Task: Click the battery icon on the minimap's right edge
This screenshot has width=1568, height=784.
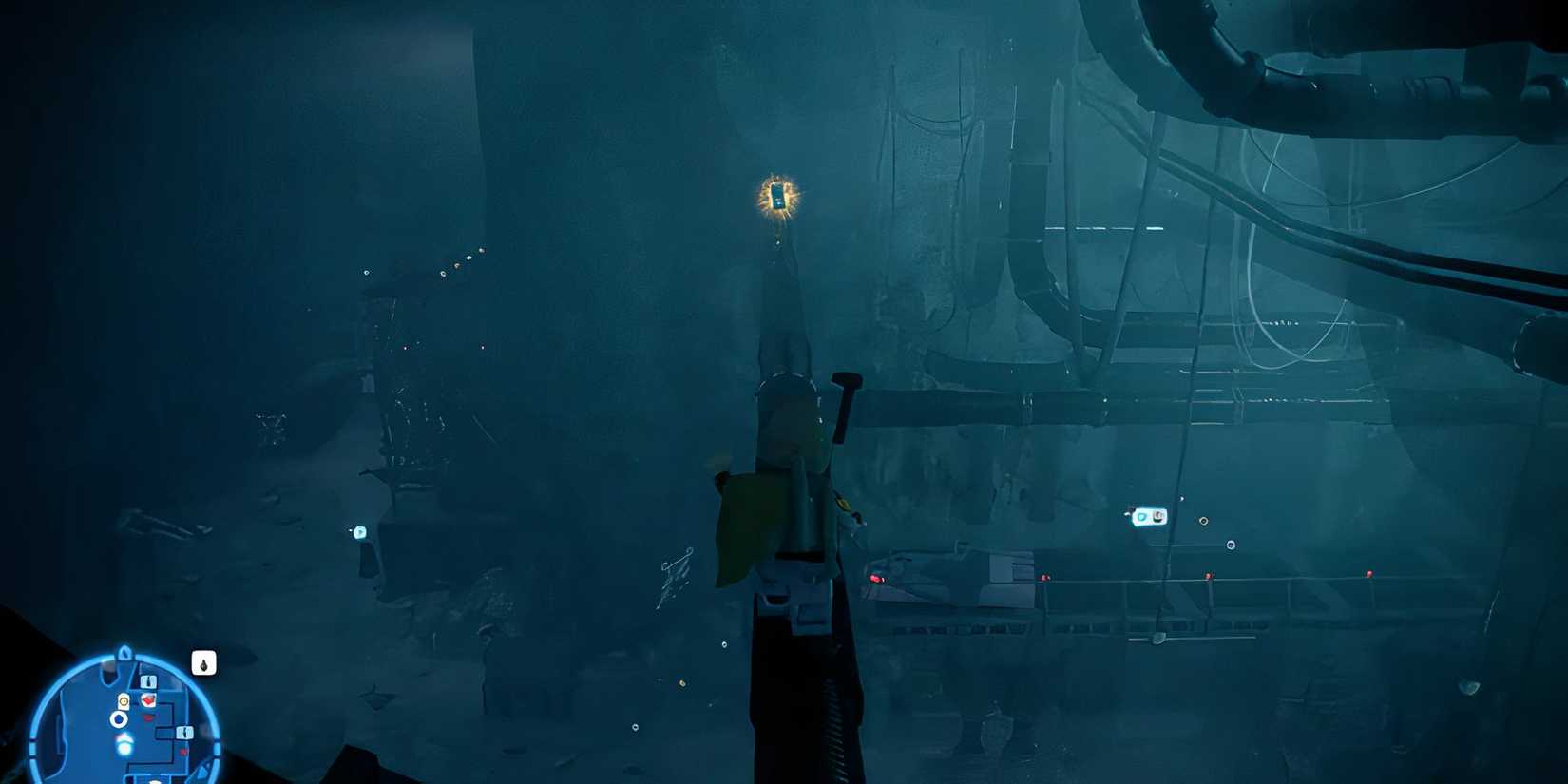Action: 183,733
